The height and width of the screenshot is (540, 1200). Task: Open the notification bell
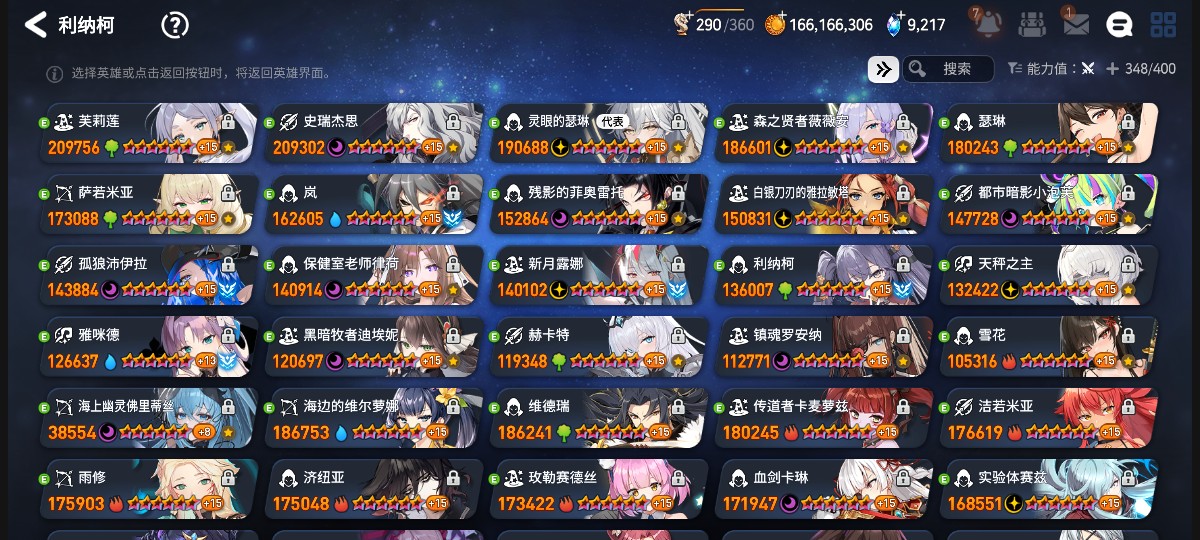click(x=988, y=24)
